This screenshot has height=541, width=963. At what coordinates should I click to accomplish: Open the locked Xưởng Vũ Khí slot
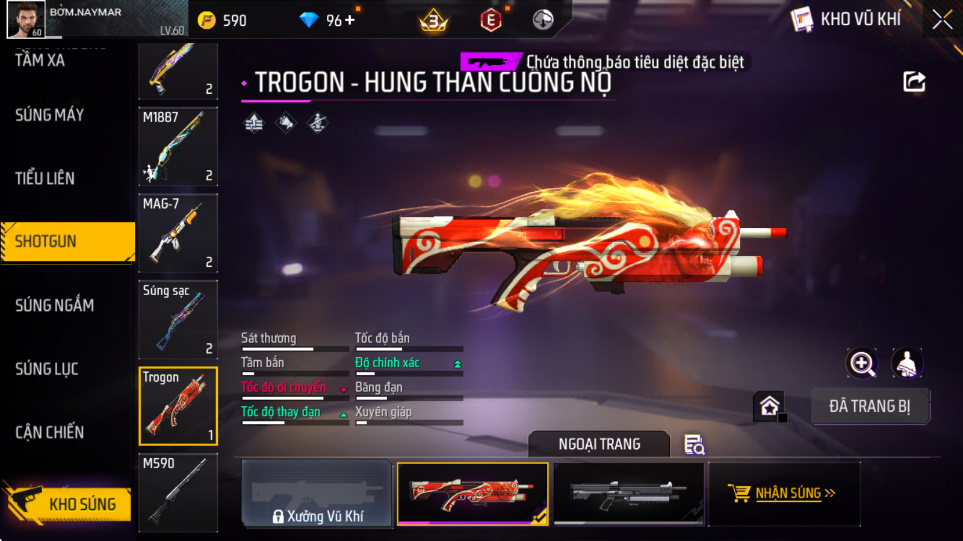point(316,493)
